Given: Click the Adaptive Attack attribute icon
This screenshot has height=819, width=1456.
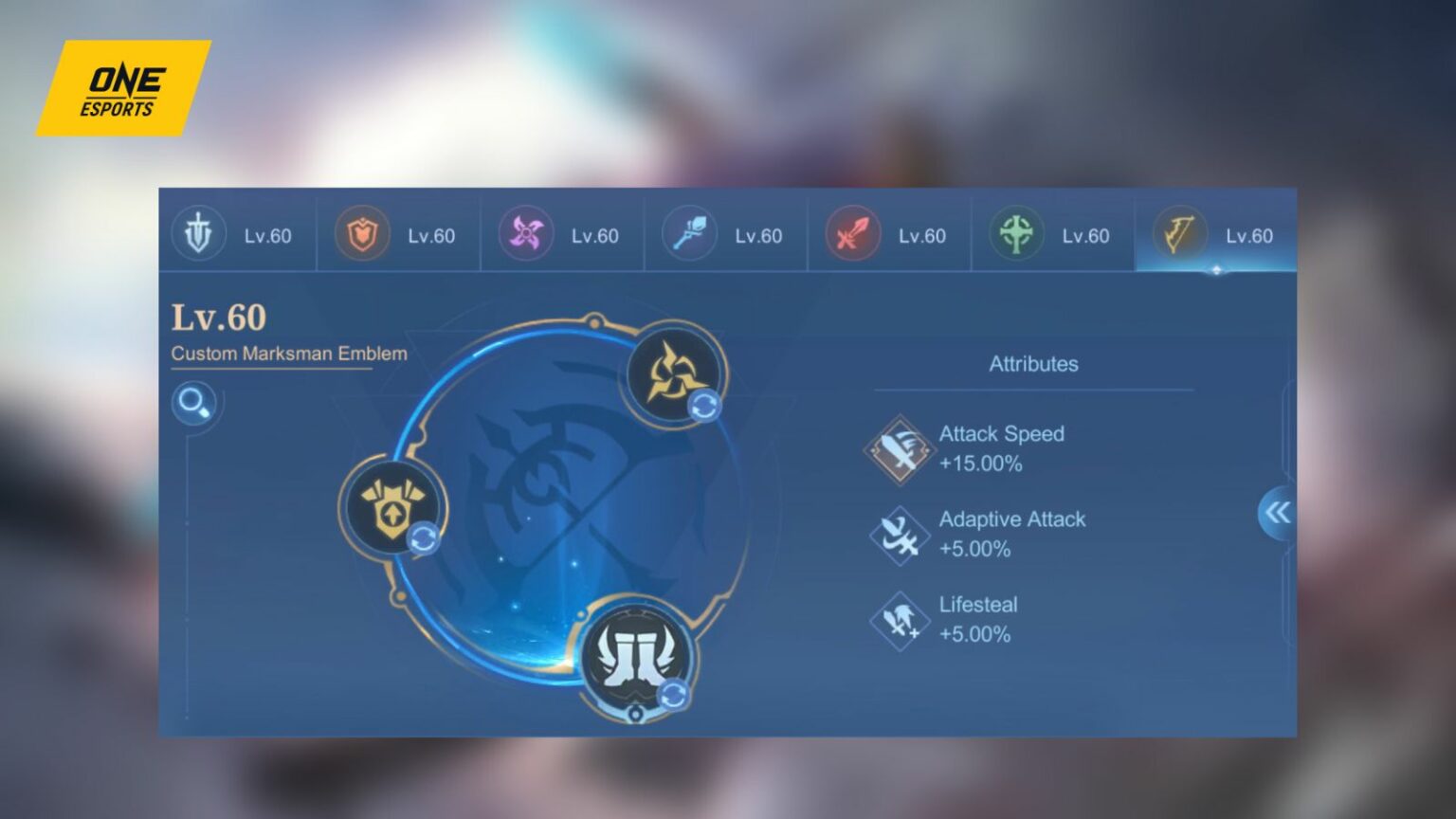Looking at the screenshot, I should pyautogui.click(x=899, y=534).
